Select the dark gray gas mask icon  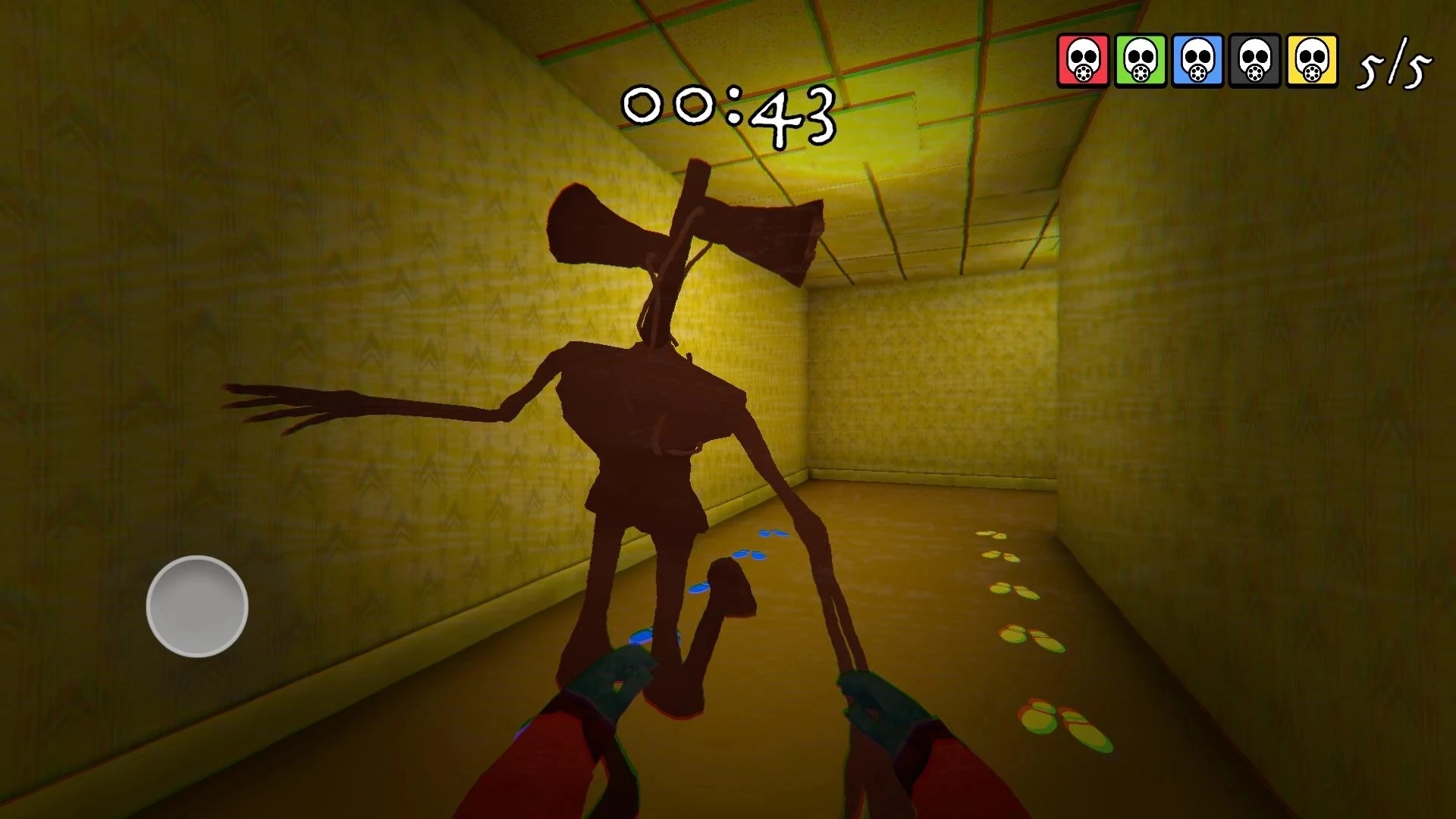pos(1254,60)
